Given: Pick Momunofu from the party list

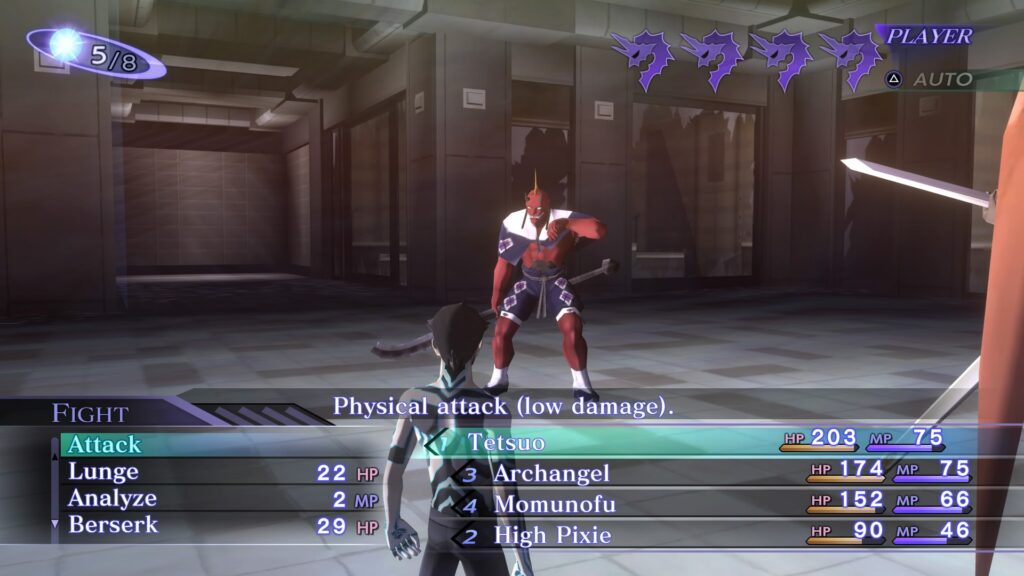Looking at the screenshot, I should pyautogui.click(x=554, y=505).
